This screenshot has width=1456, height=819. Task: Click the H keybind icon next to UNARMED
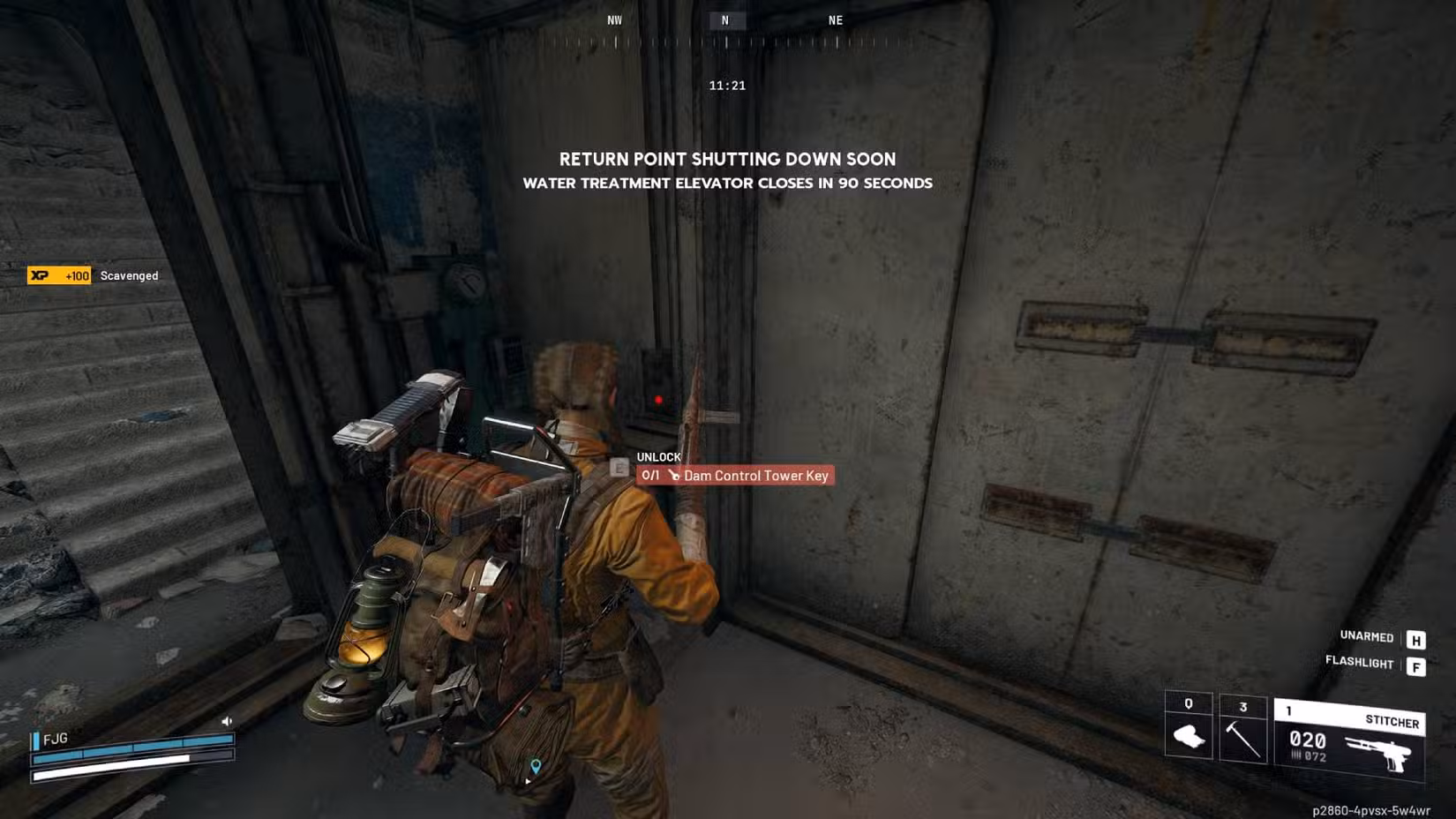1415,637
